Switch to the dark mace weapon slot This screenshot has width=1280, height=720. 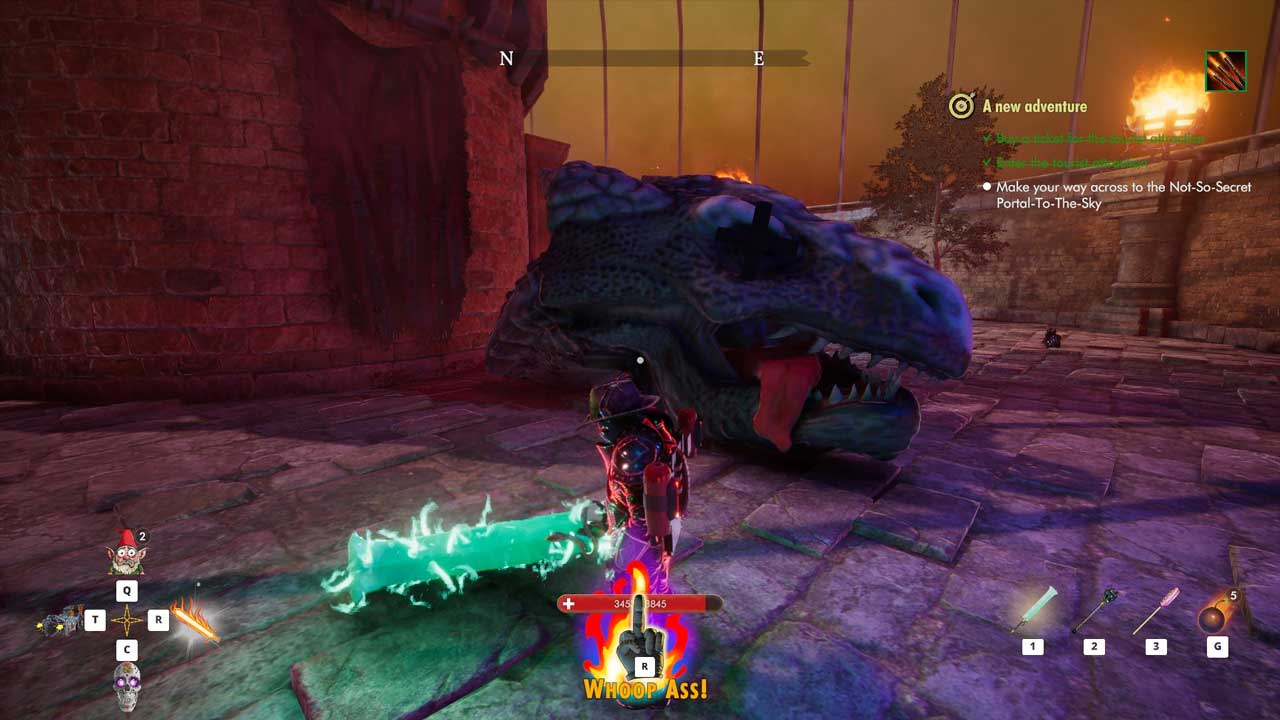1094,611
